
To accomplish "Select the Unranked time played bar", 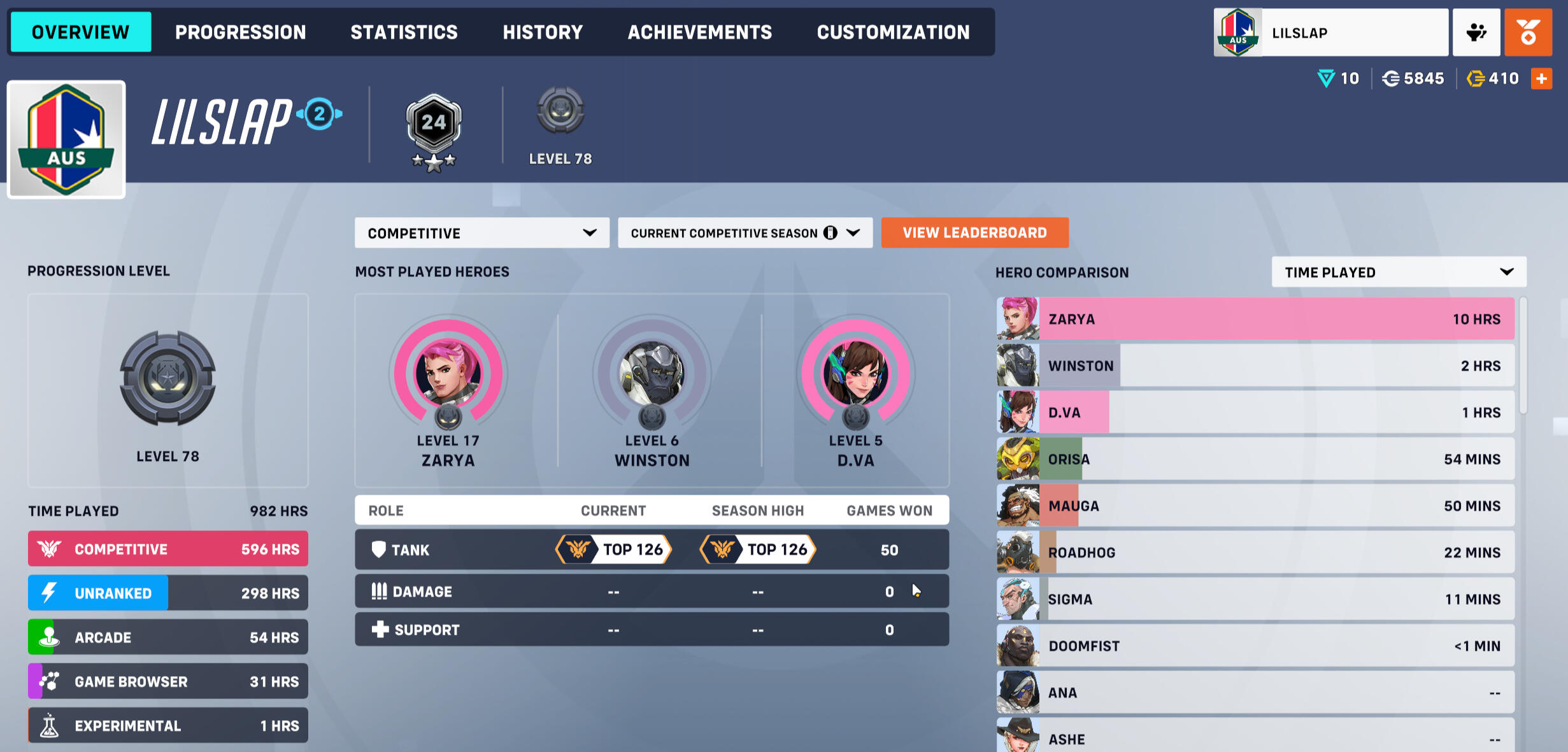I will tap(167, 593).
